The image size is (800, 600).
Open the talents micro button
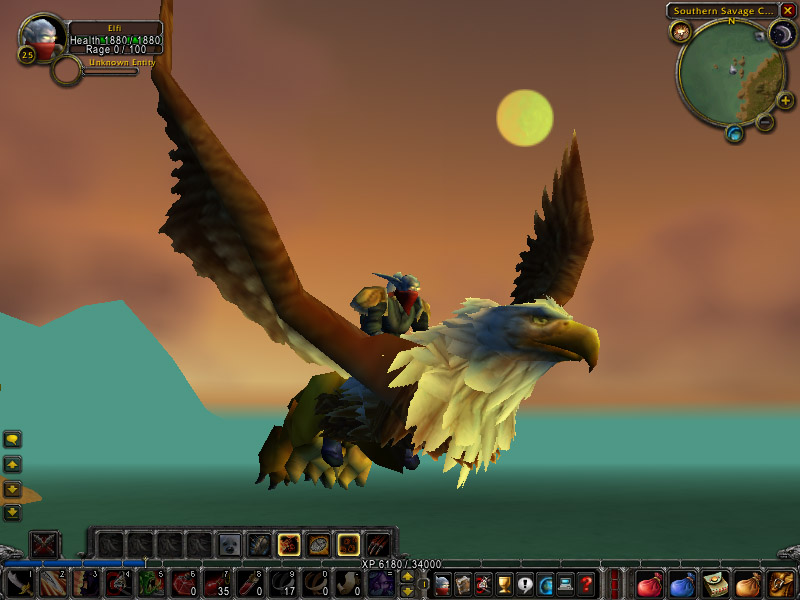point(484,583)
